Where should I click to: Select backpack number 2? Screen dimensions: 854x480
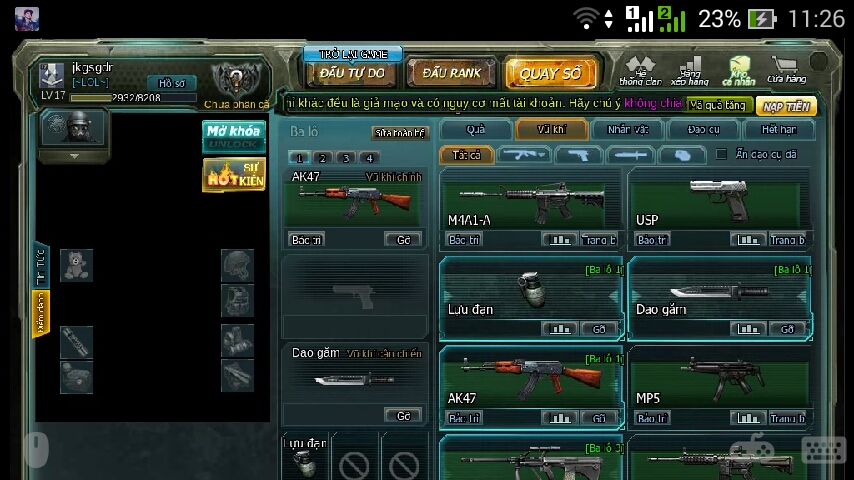322,158
